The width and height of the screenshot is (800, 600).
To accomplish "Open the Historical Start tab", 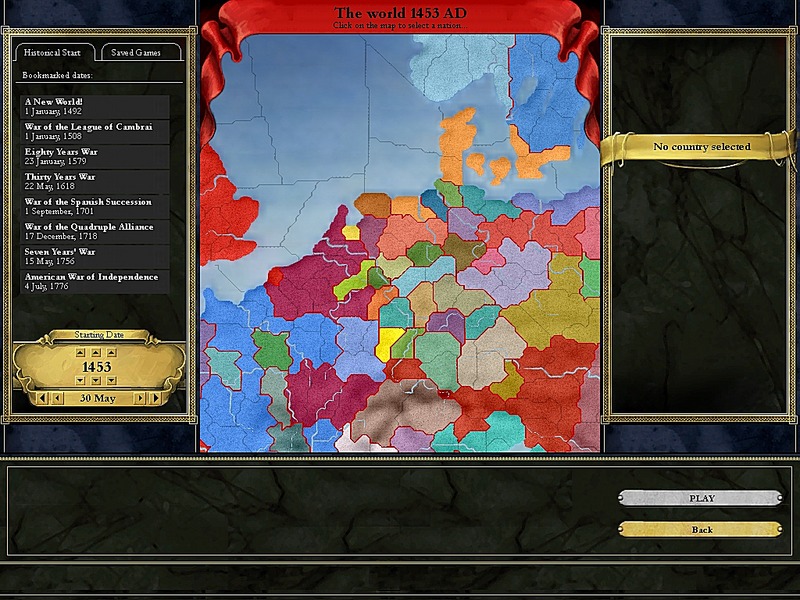I will (x=55, y=52).
